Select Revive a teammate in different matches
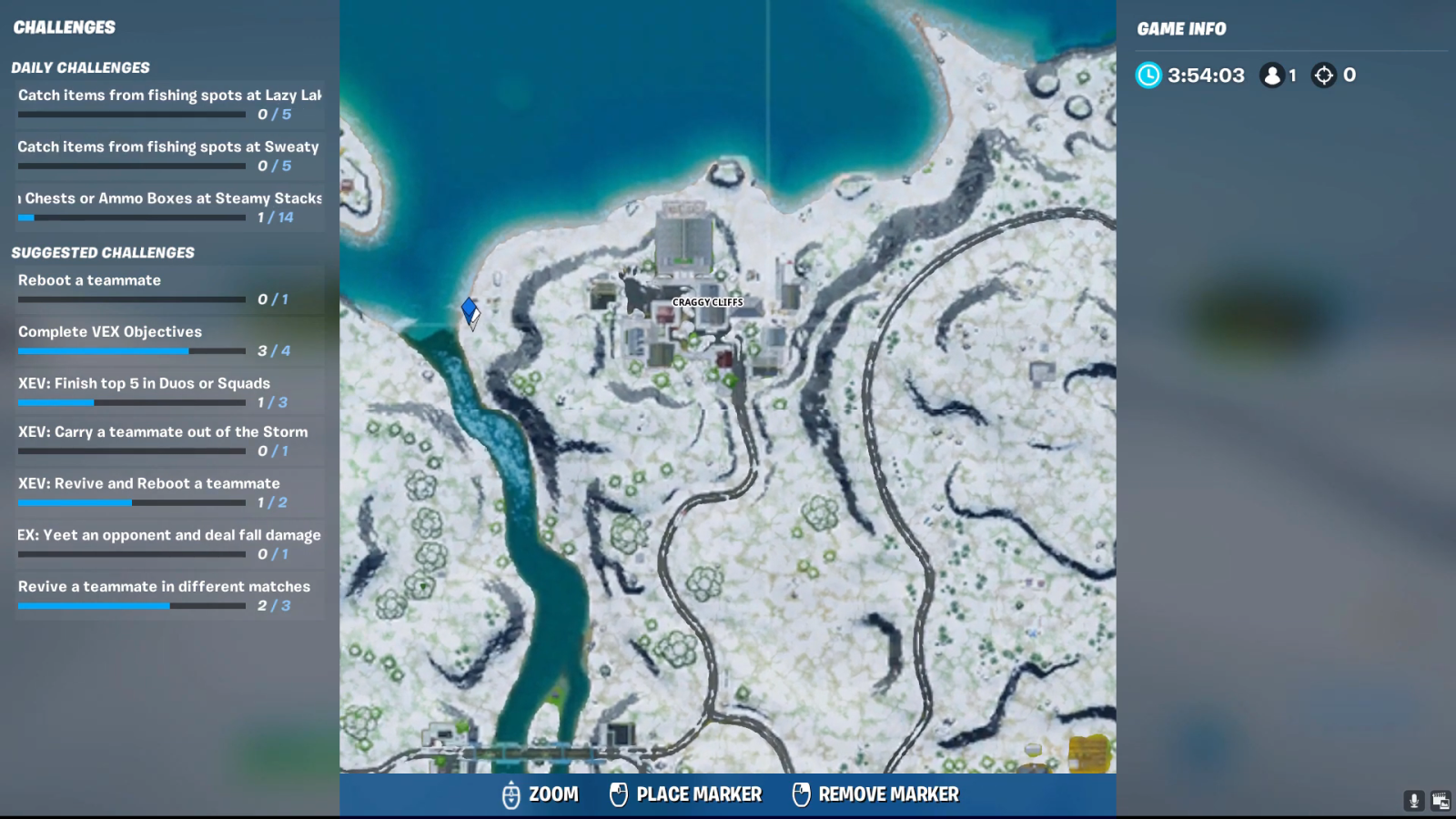Screen dimensions: 1456x819 pos(169,595)
